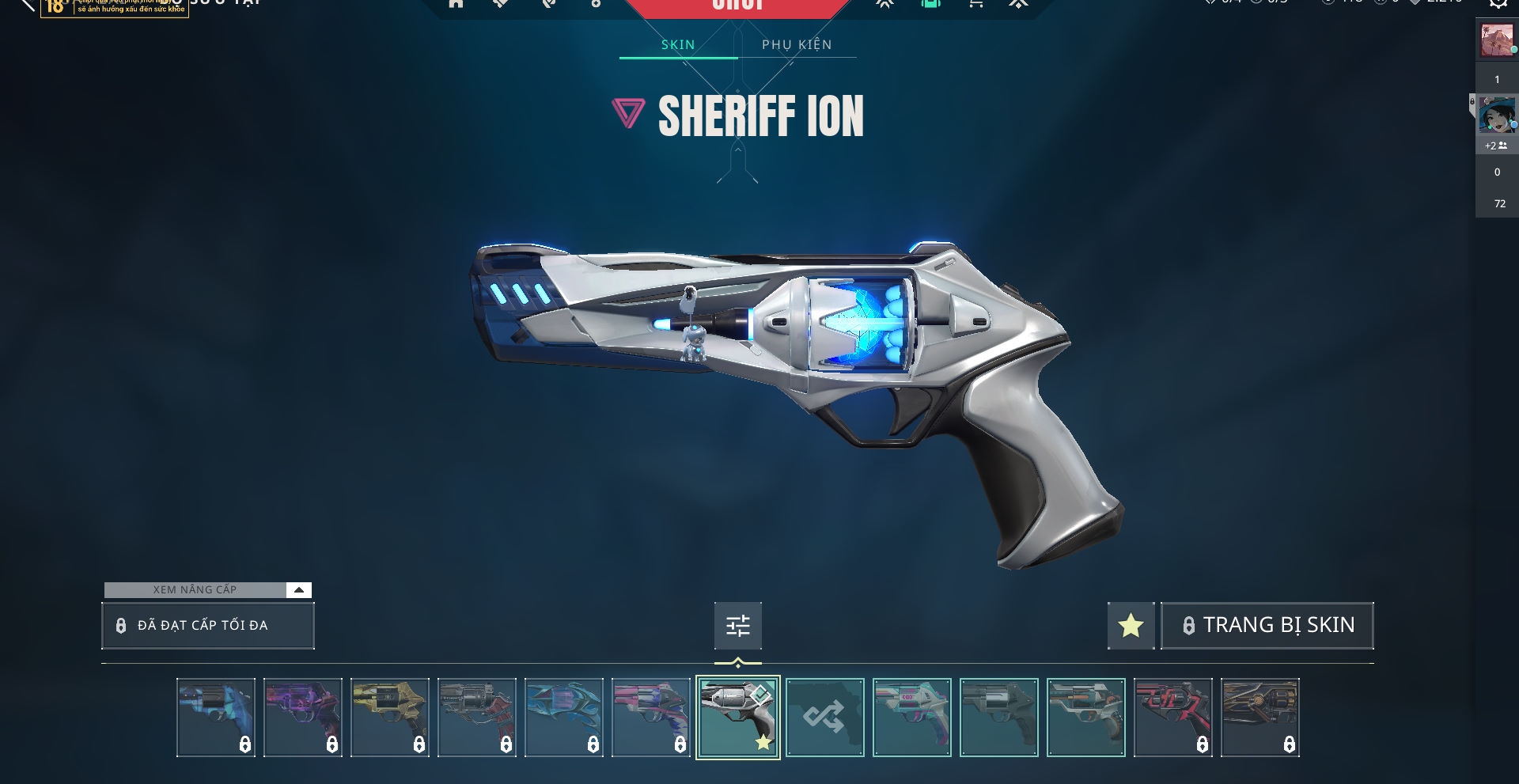Viewport: 1519px width, 784px height.
Task: Select the grey and orange Sheriff skin
Action: (x=1085, y=718)
